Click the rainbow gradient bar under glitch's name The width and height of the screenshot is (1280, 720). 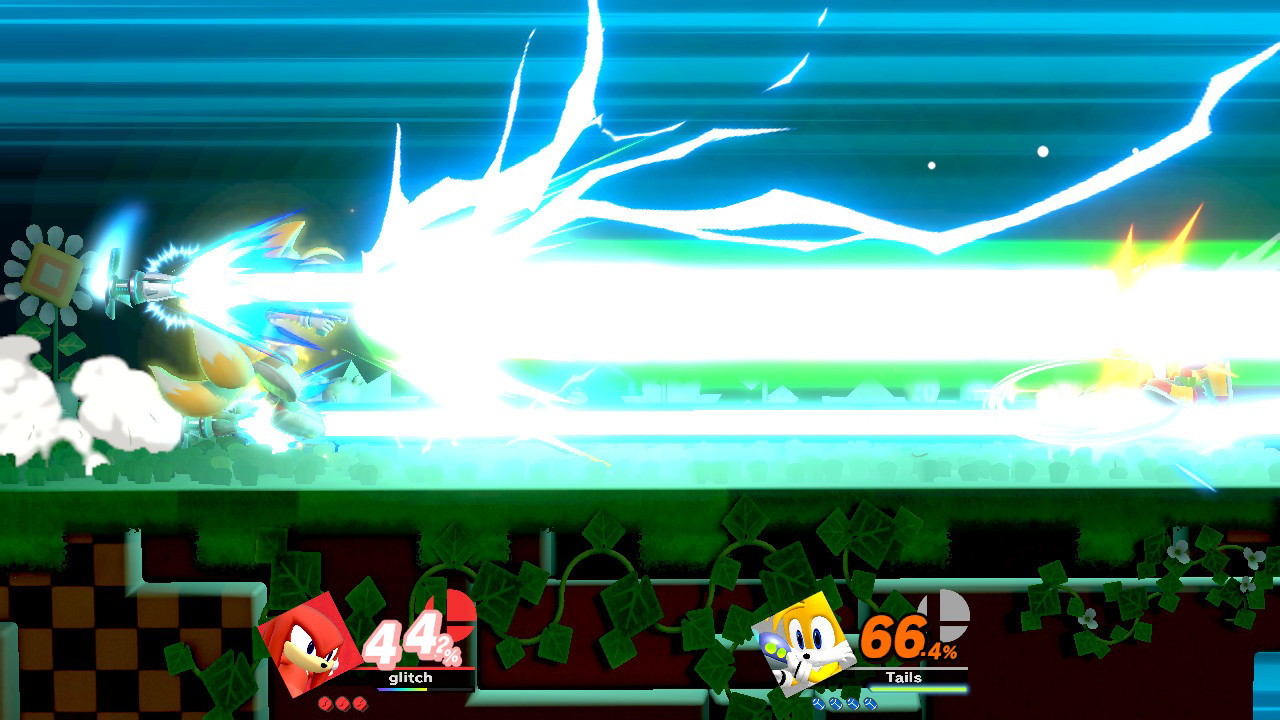[x=402, y=689]
